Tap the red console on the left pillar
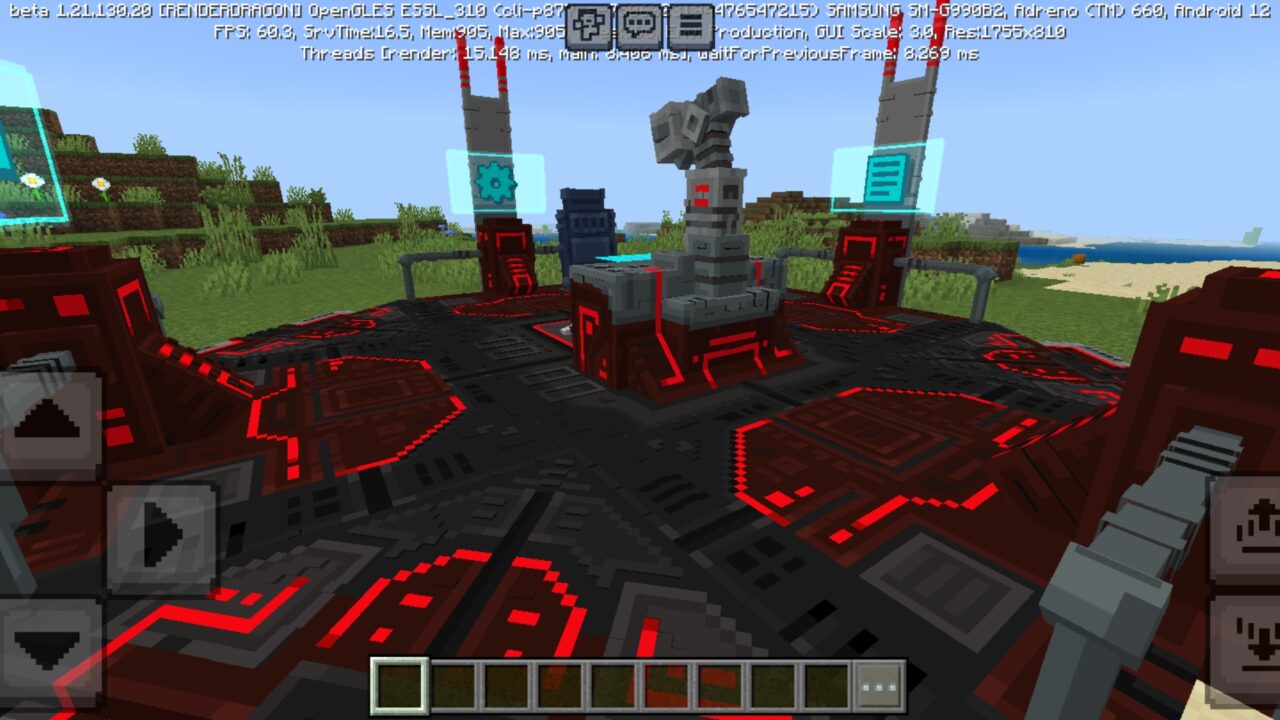This screenshot has height=720, width=1280. [510, 255]
